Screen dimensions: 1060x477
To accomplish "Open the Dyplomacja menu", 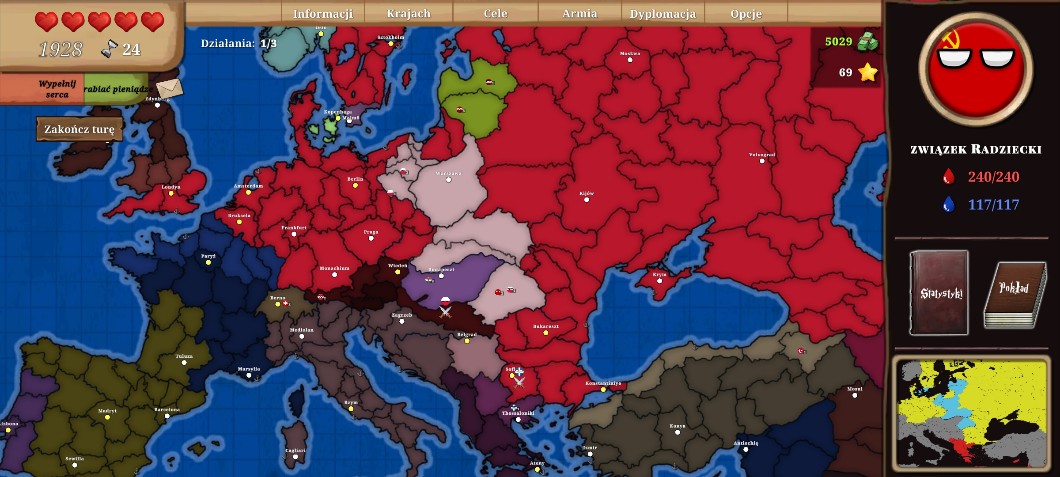I will [662, 14].
